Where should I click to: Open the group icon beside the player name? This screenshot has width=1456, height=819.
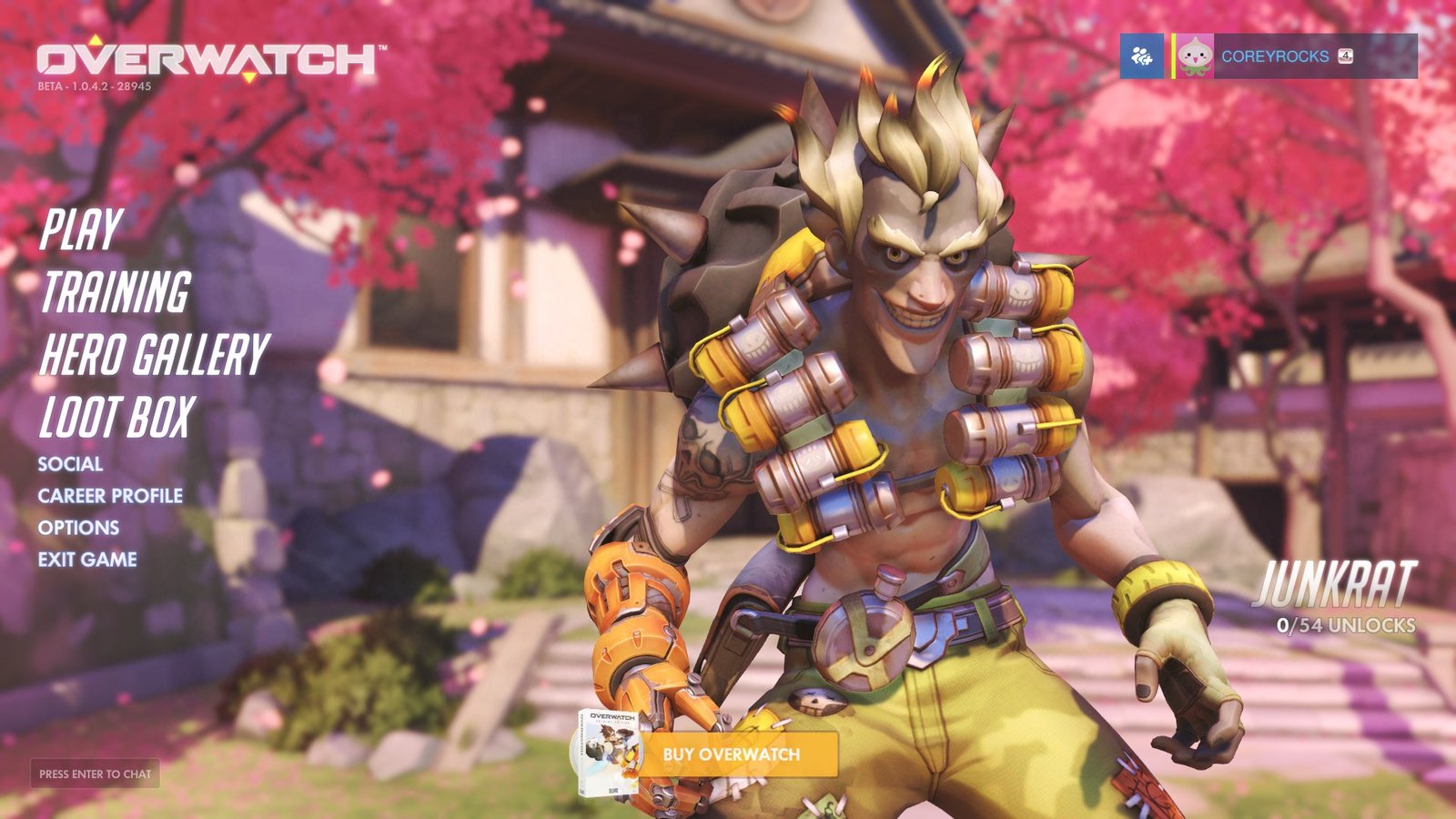[1141, 56]
